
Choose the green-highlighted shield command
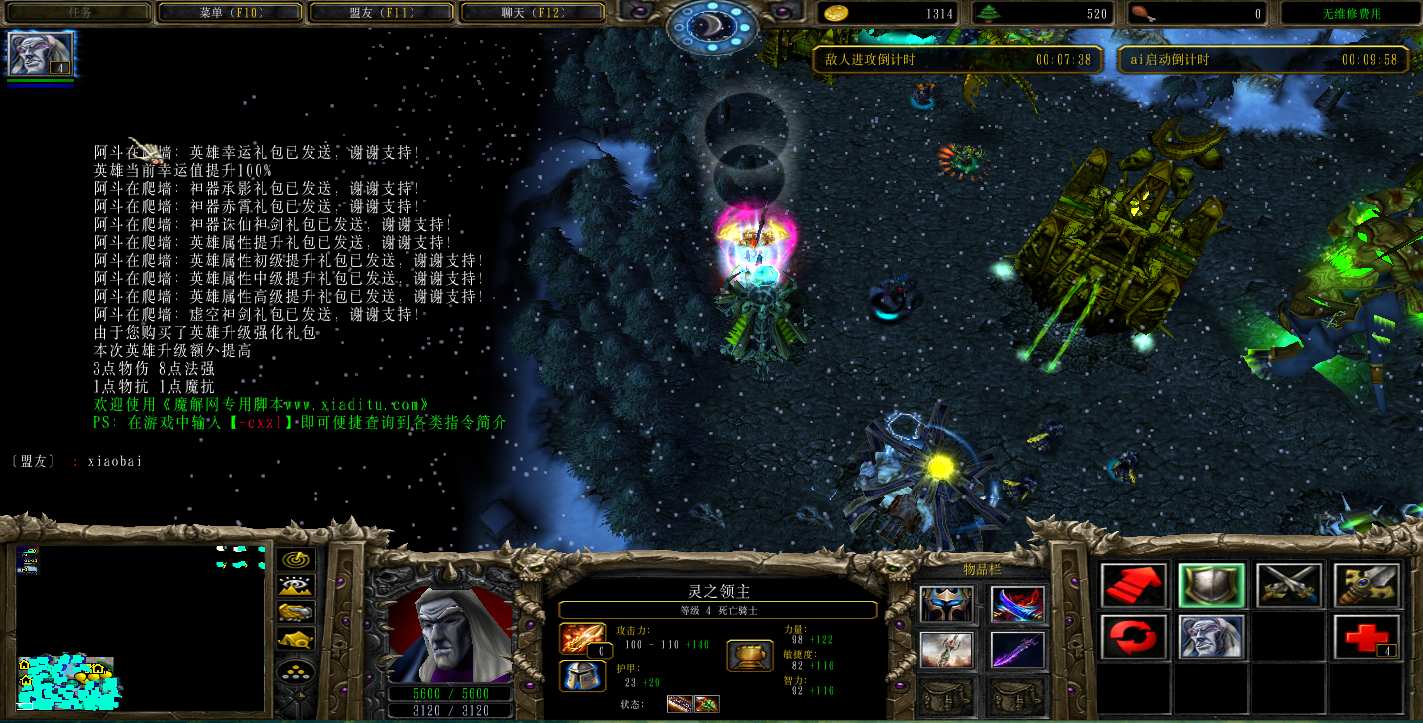pos(1211,586)
